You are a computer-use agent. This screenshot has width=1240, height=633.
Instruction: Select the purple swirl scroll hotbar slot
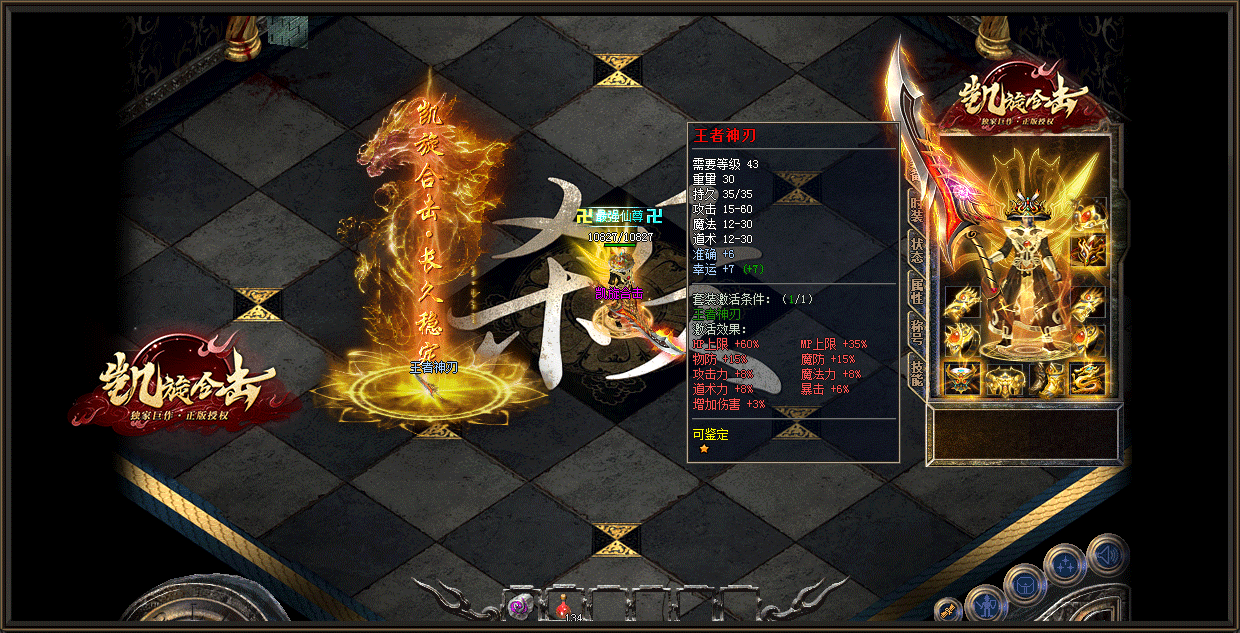click(x=520, y=604)
